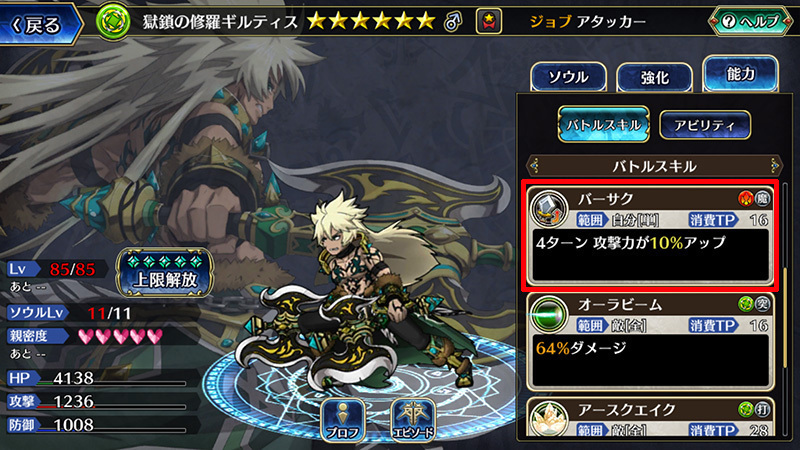Select the 能力 tab

(741, 74)
